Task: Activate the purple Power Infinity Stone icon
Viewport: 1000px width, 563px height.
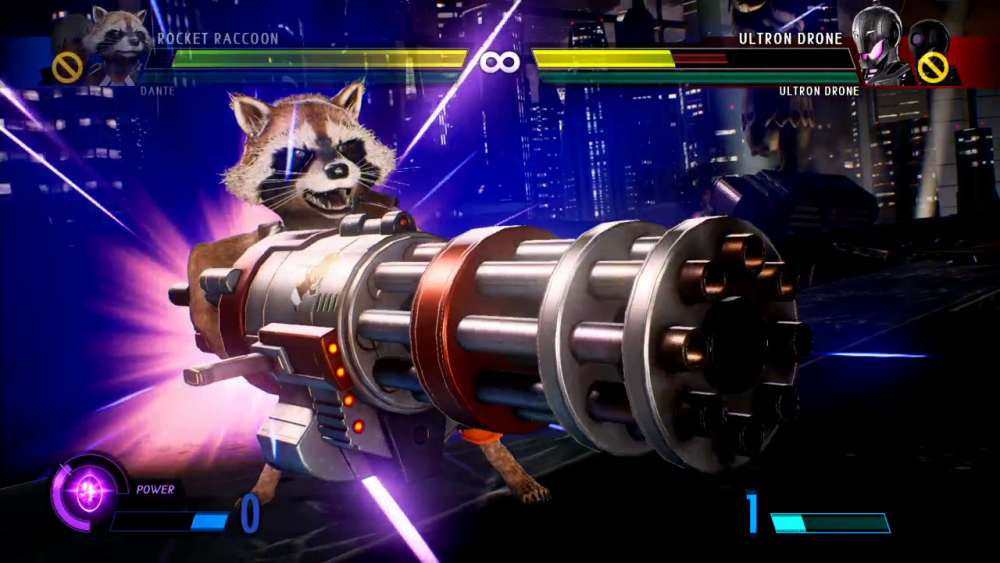Action: point(90,493)
